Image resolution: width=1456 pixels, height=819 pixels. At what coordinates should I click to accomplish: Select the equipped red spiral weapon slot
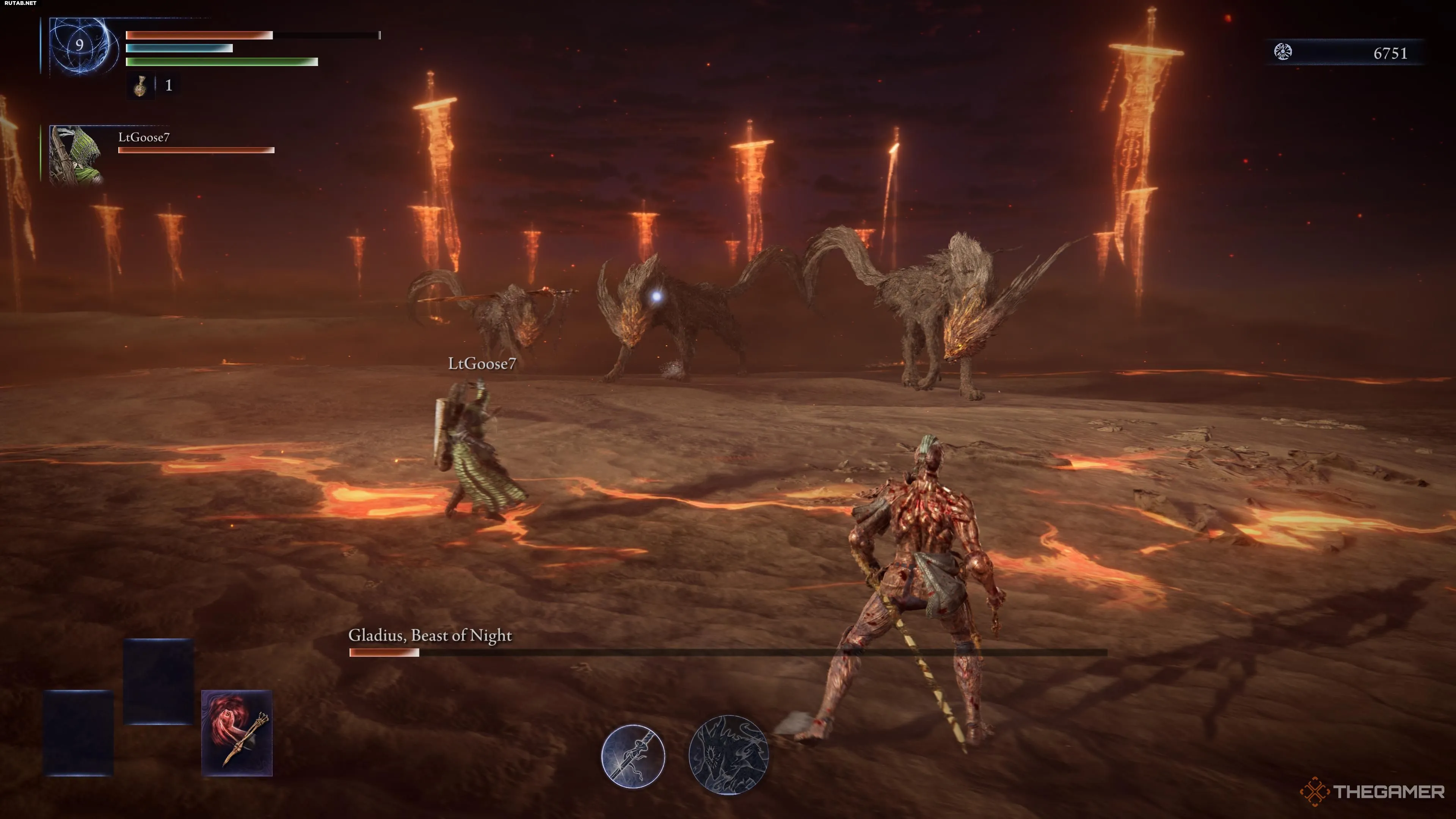click(237, 733)
